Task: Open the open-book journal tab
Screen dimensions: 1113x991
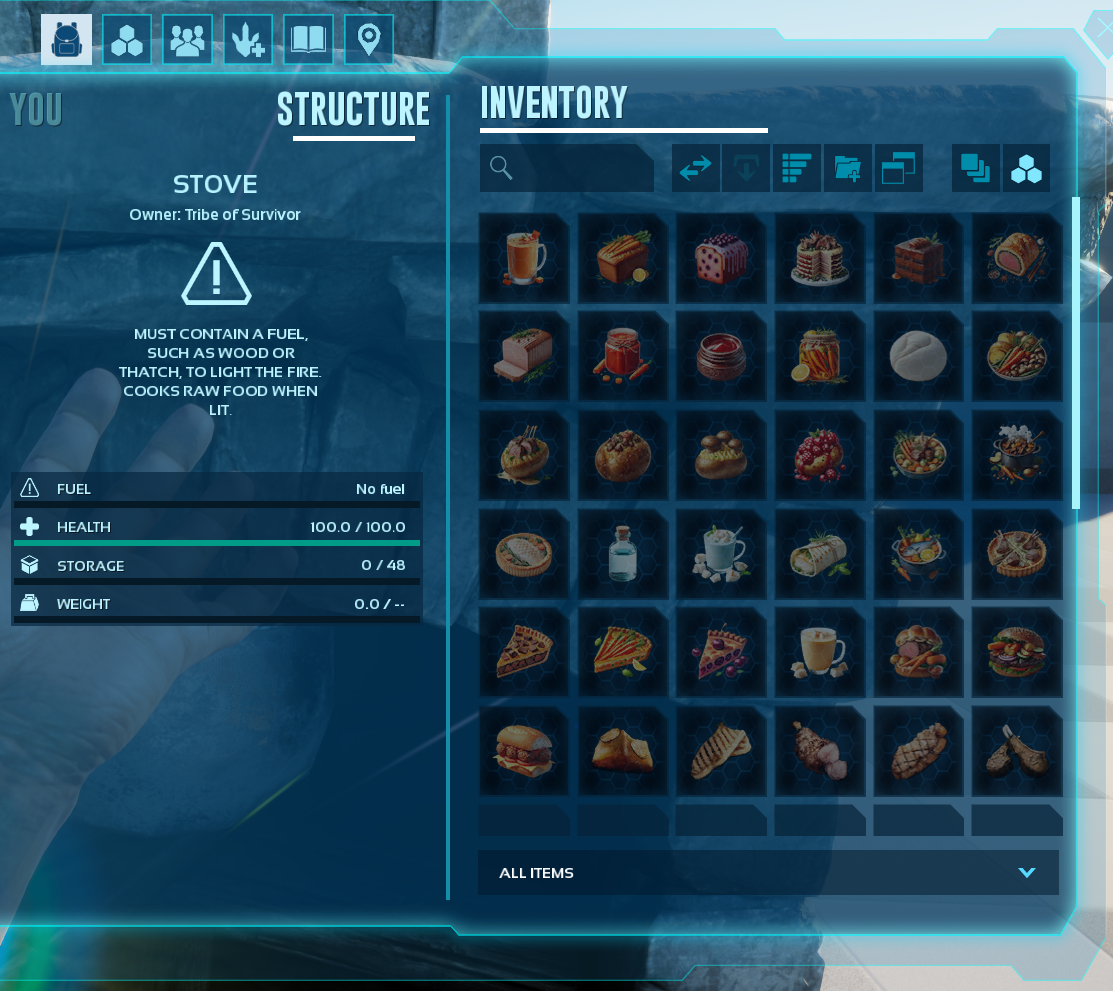Action: pyautogui.click(x=308, y=40)
